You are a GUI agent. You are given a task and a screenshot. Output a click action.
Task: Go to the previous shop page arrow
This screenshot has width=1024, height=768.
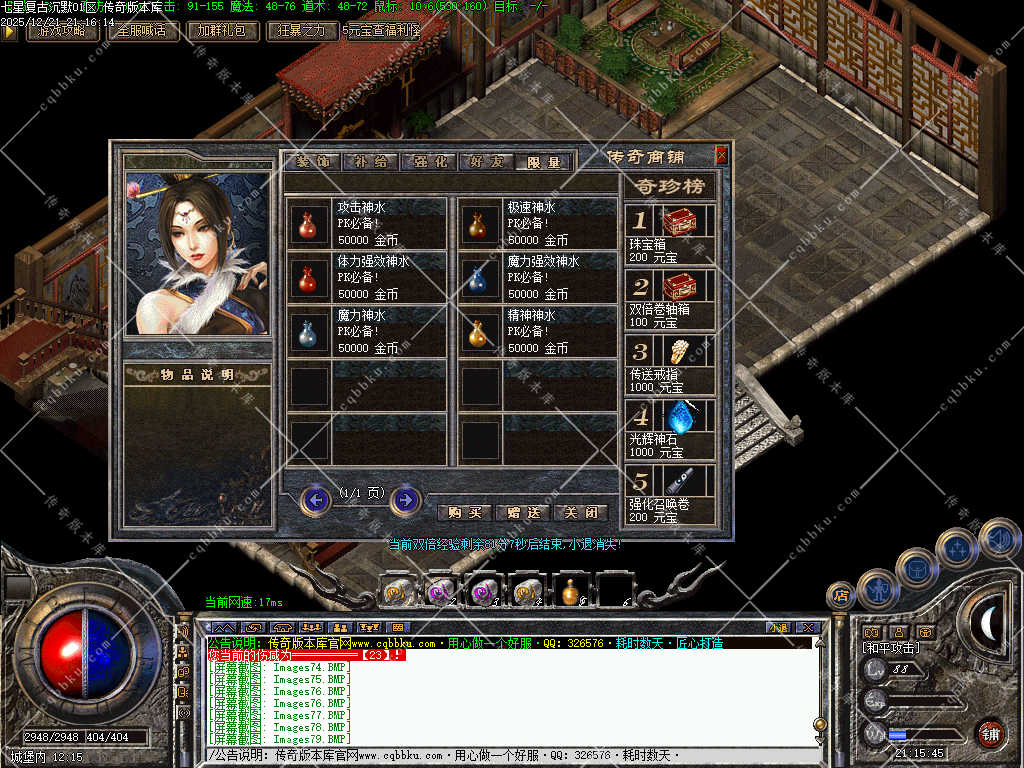click(316, 499)
